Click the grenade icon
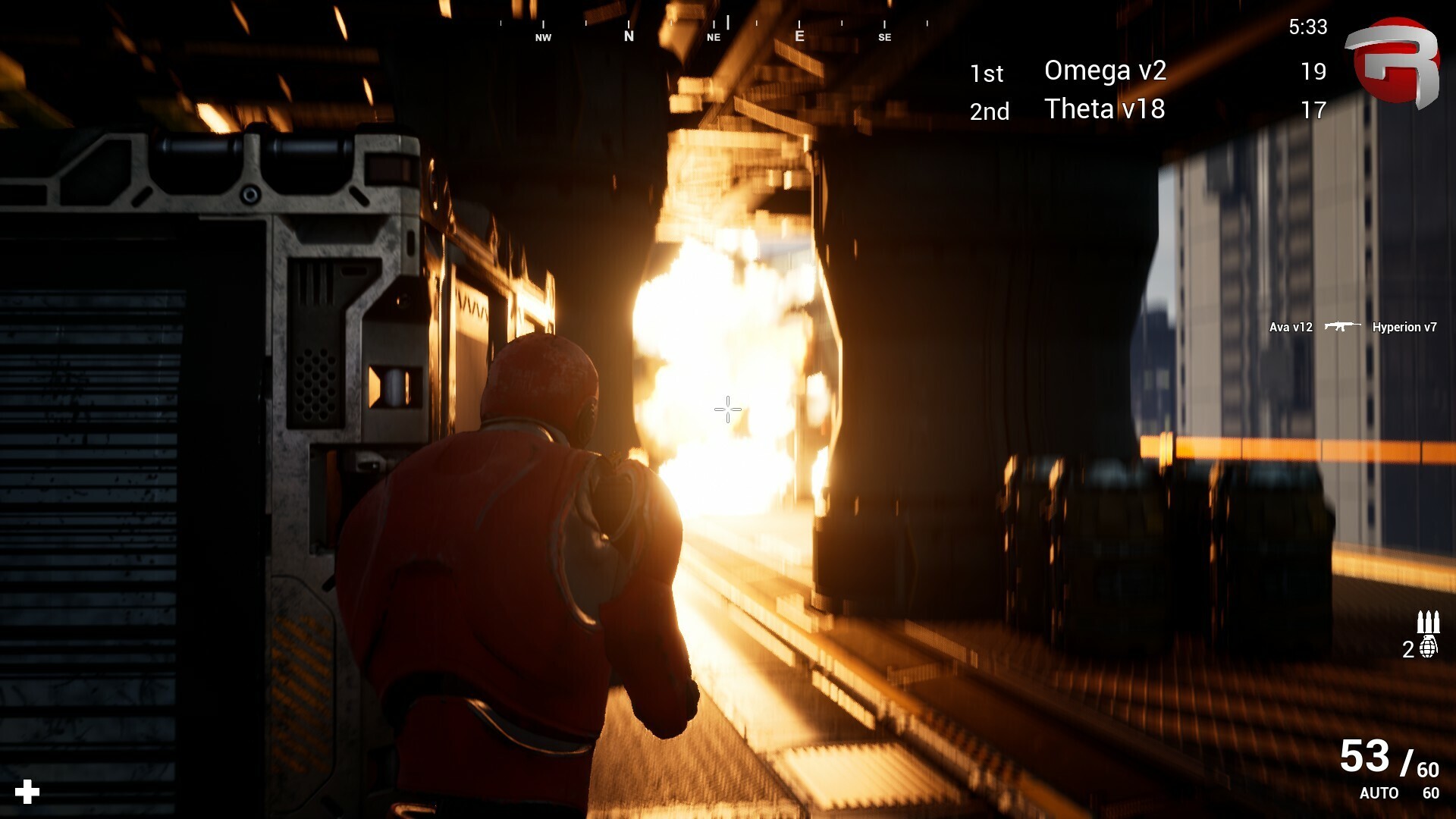Image resolution: width=1456 pixels, height=819 pixels. click(1429, 648)
